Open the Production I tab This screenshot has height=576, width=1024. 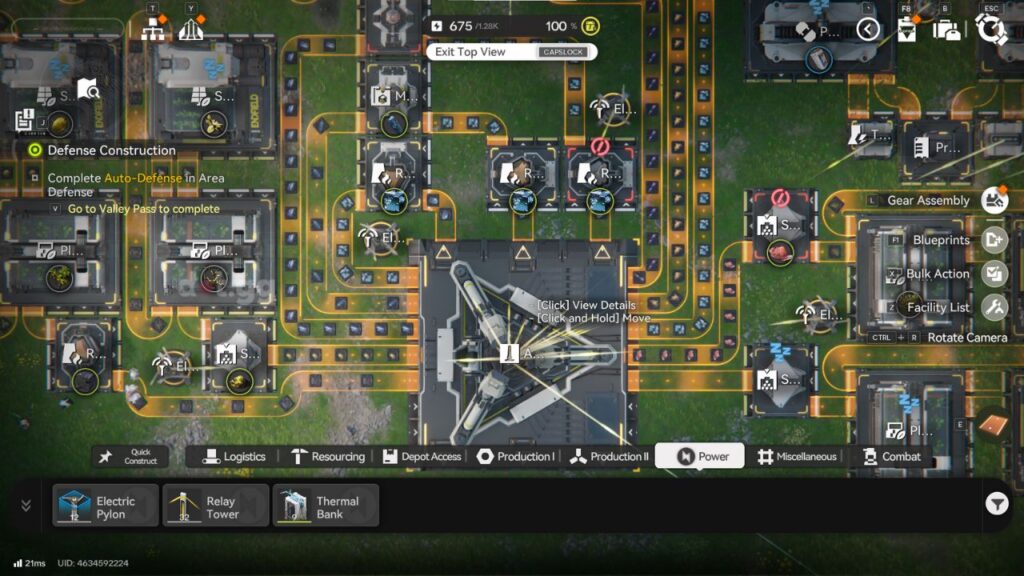pyautogui.click(x=516, y=457)
